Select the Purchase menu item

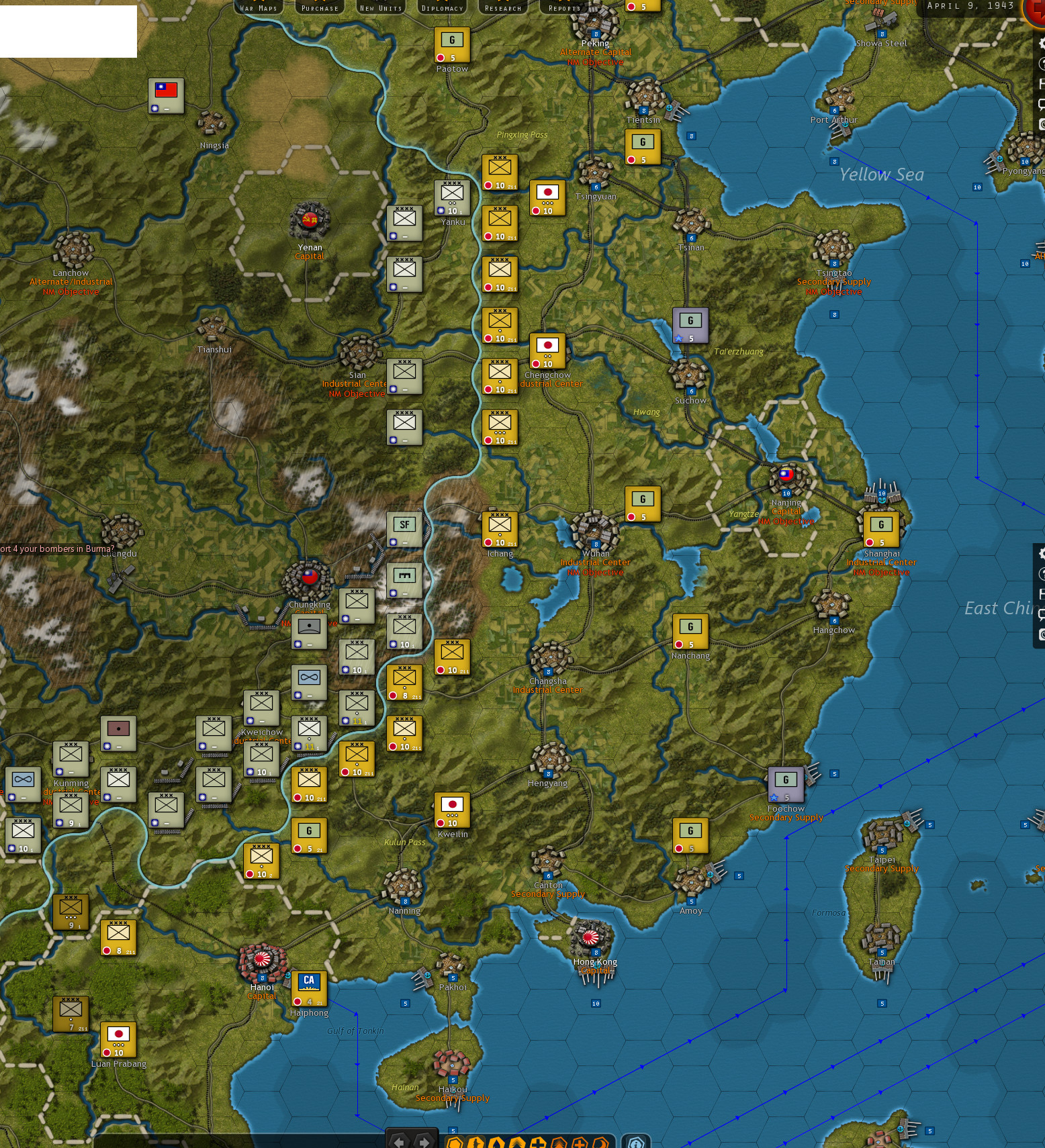[x=319, y=8]
